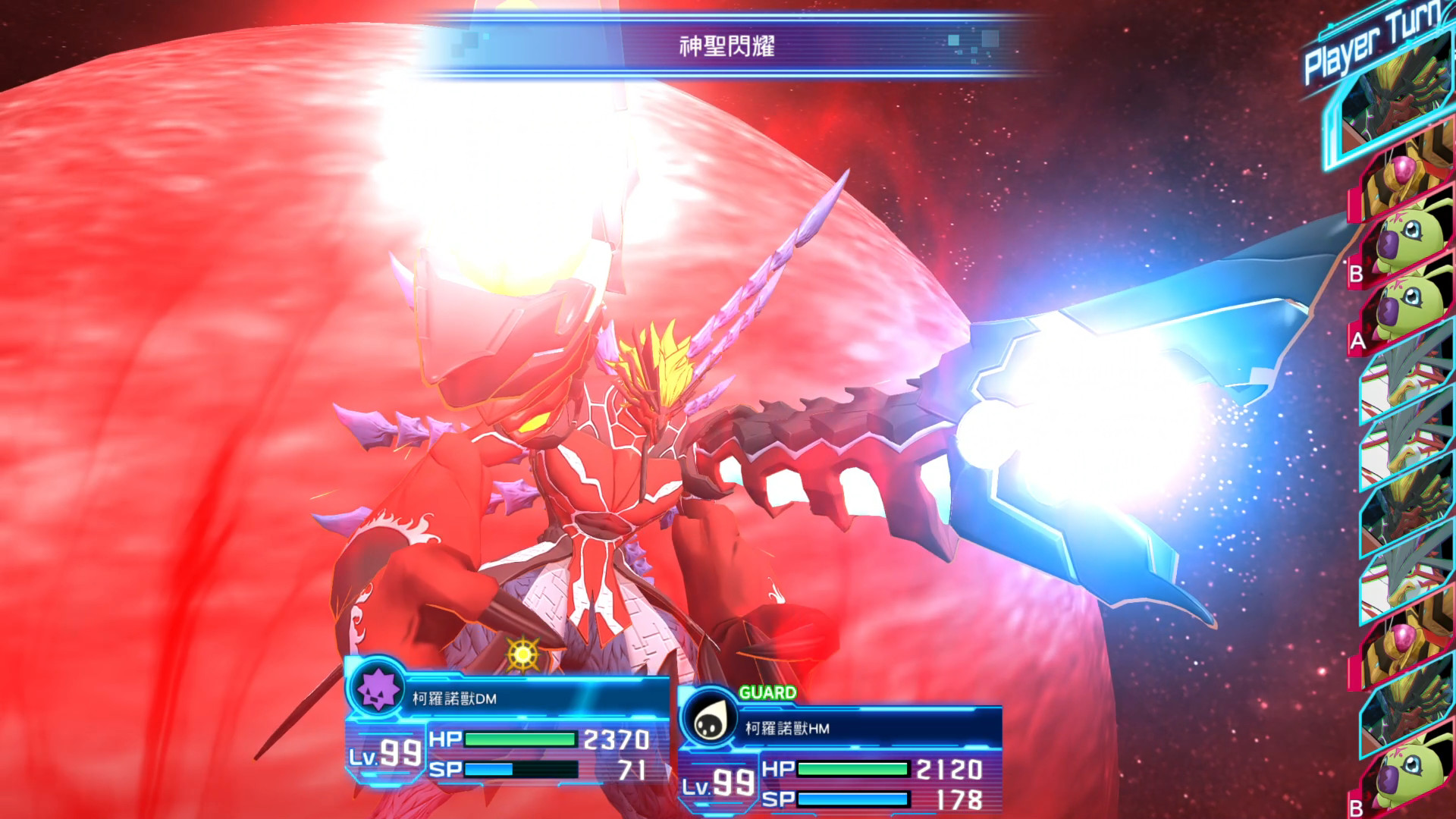The width and height of the screenshot is (1456, 819).
Task: Click the purple spiky attribute icon of 柯羅諾獸DM
Action: coord(377,689)
